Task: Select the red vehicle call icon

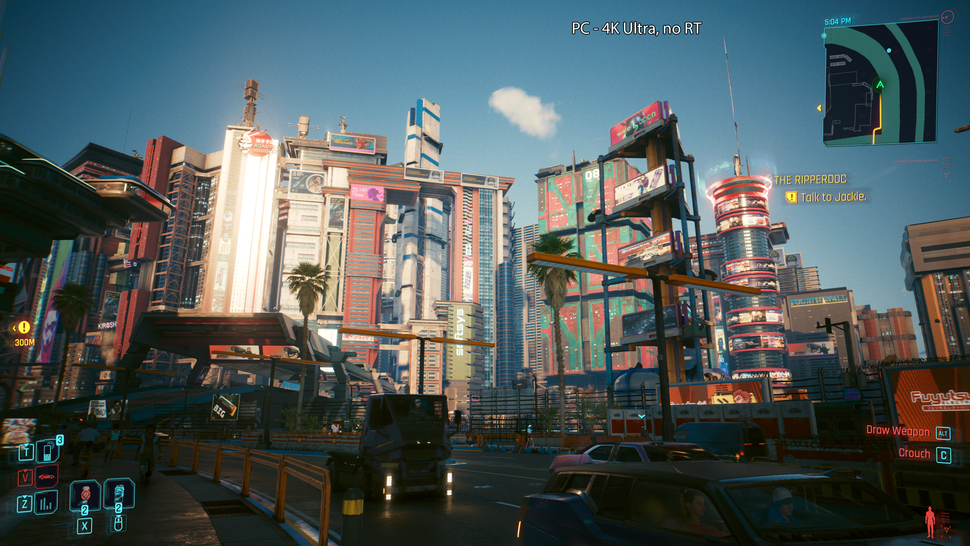Action: tap(47, 477)
